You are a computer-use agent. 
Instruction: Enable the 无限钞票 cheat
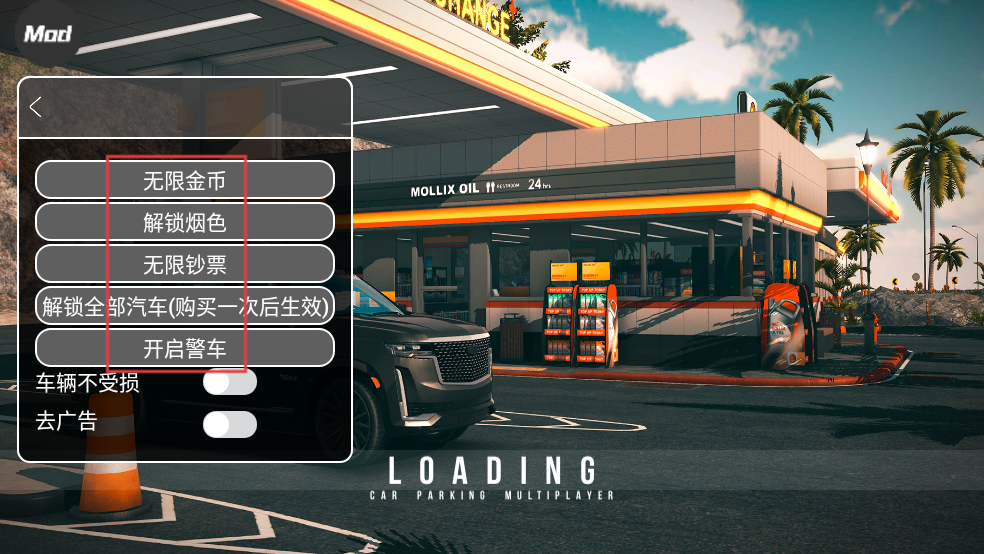(185, 264)
